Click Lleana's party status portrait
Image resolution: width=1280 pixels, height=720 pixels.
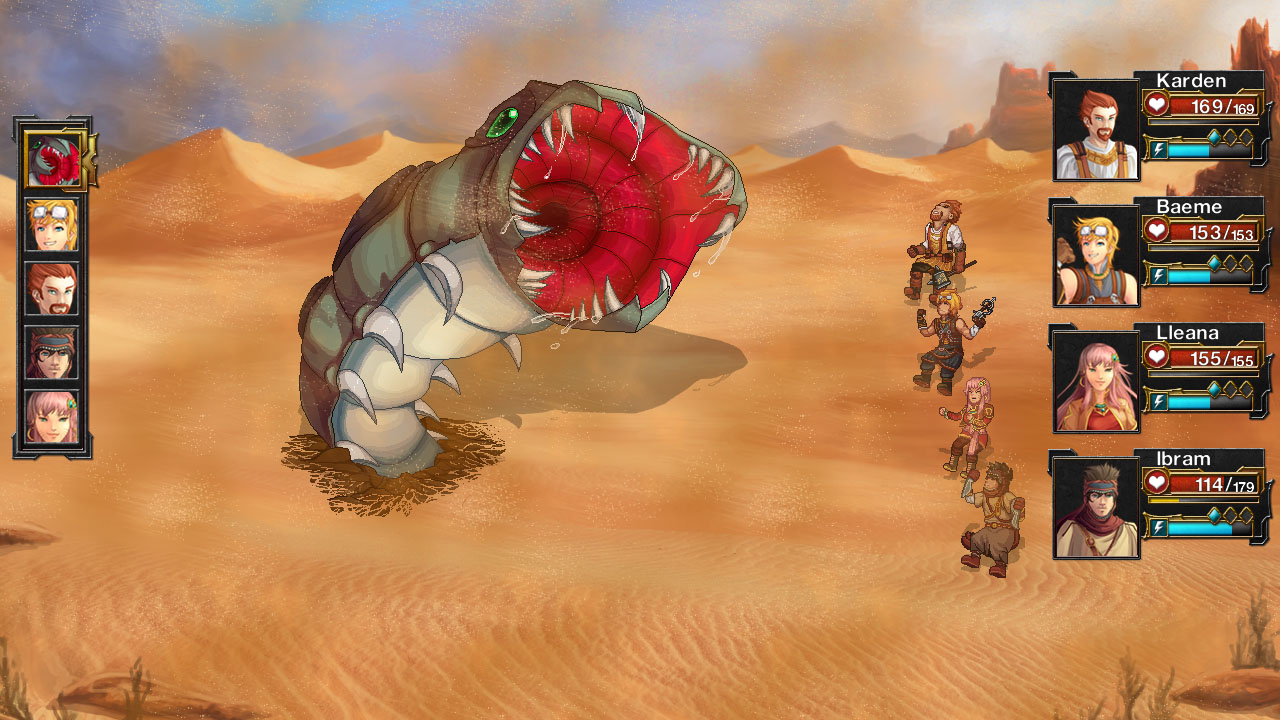1096,382
